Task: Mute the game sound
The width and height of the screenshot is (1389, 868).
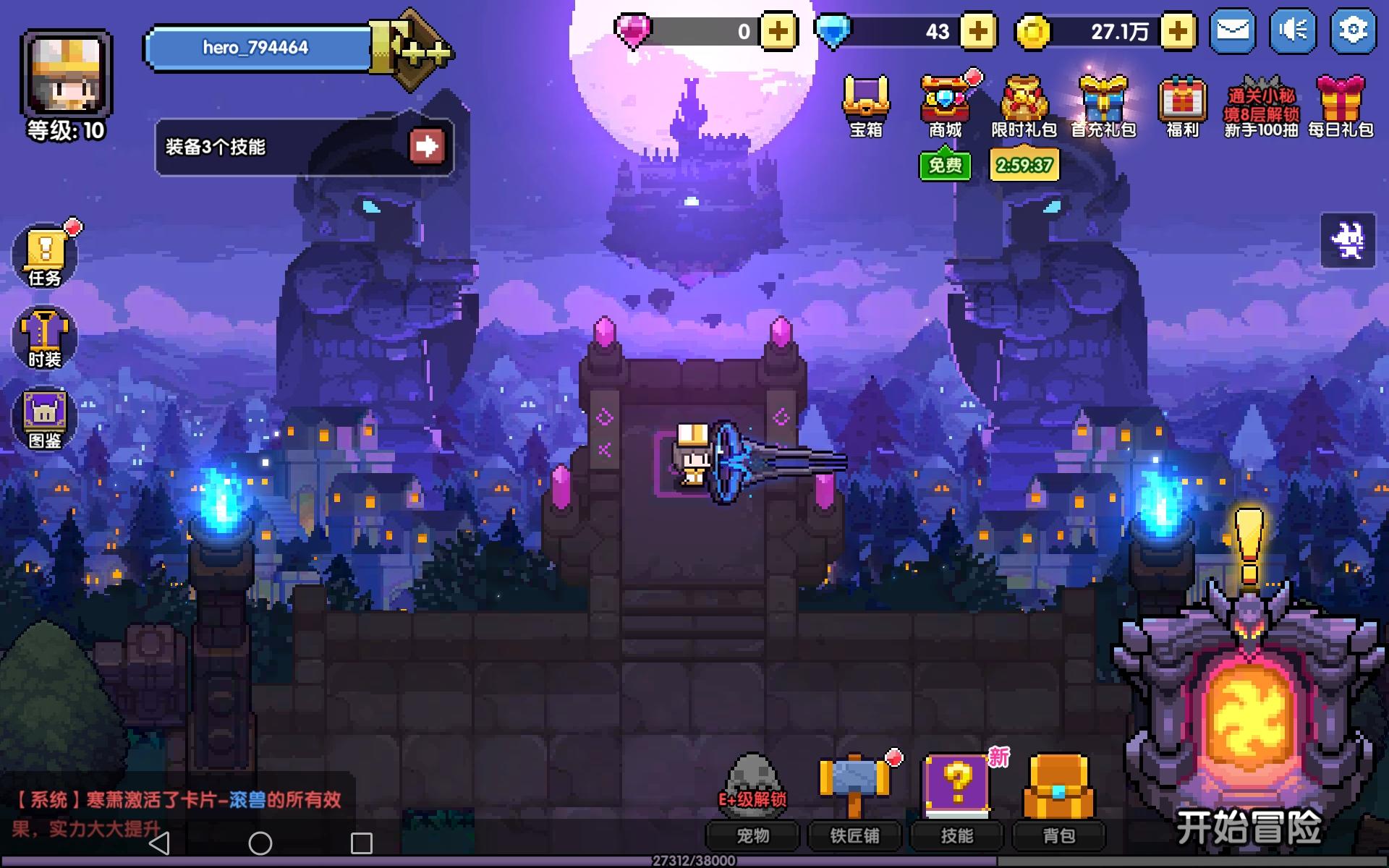Action: click(1292, 30)
